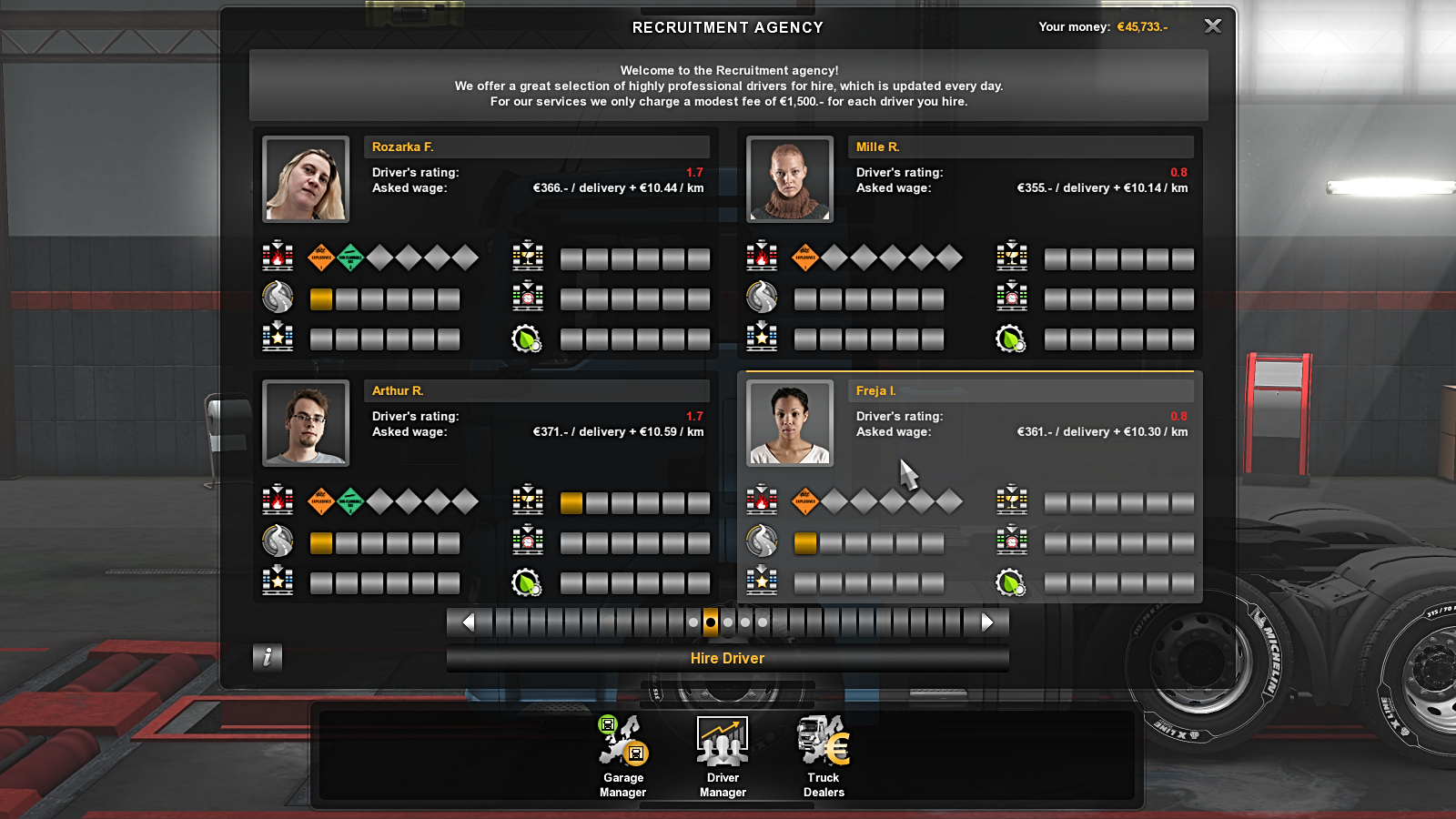
Task: Open the info button
Action: (267, 656)
